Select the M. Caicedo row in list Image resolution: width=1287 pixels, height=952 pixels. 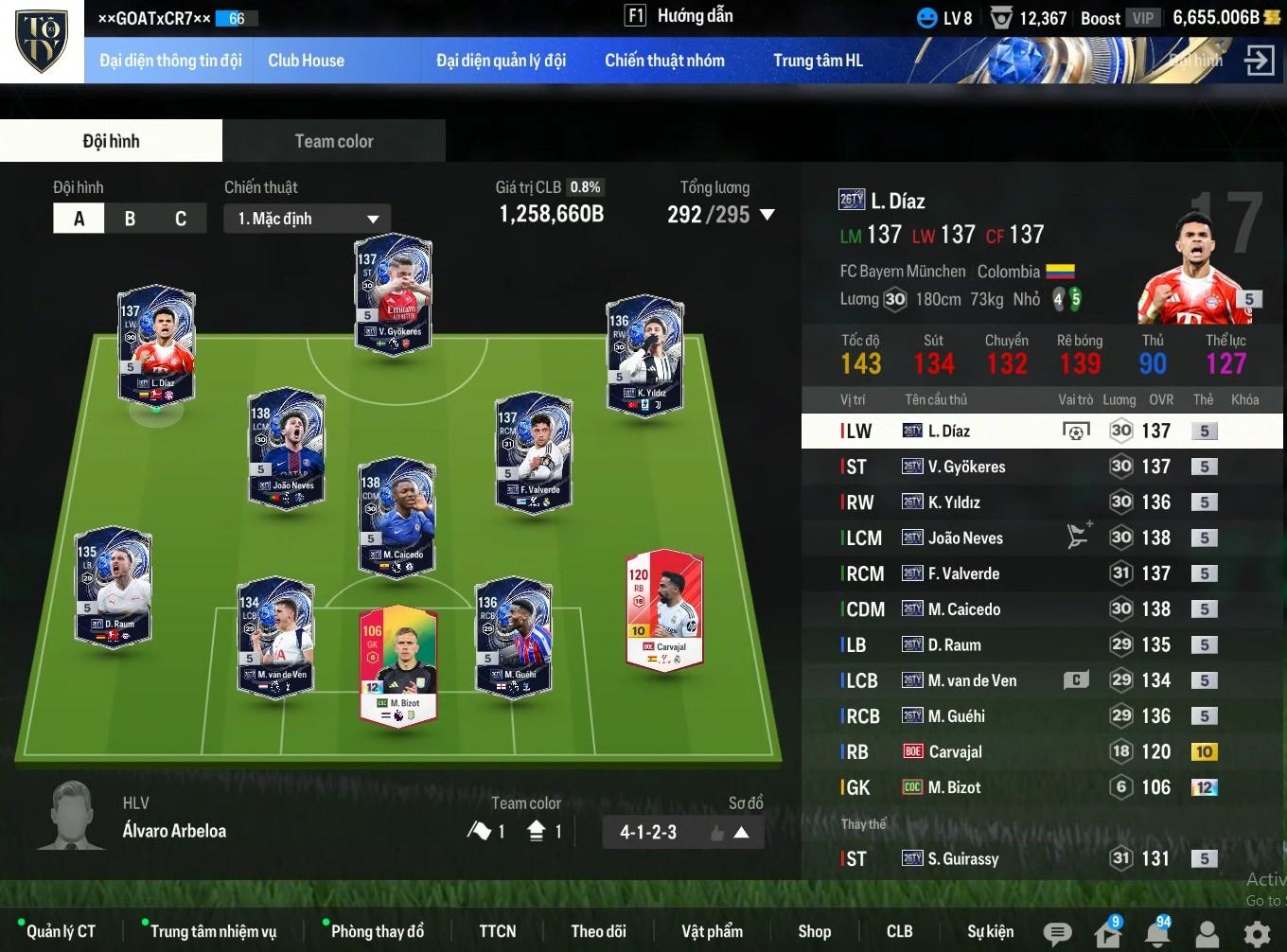click(x=1041, y=609)
